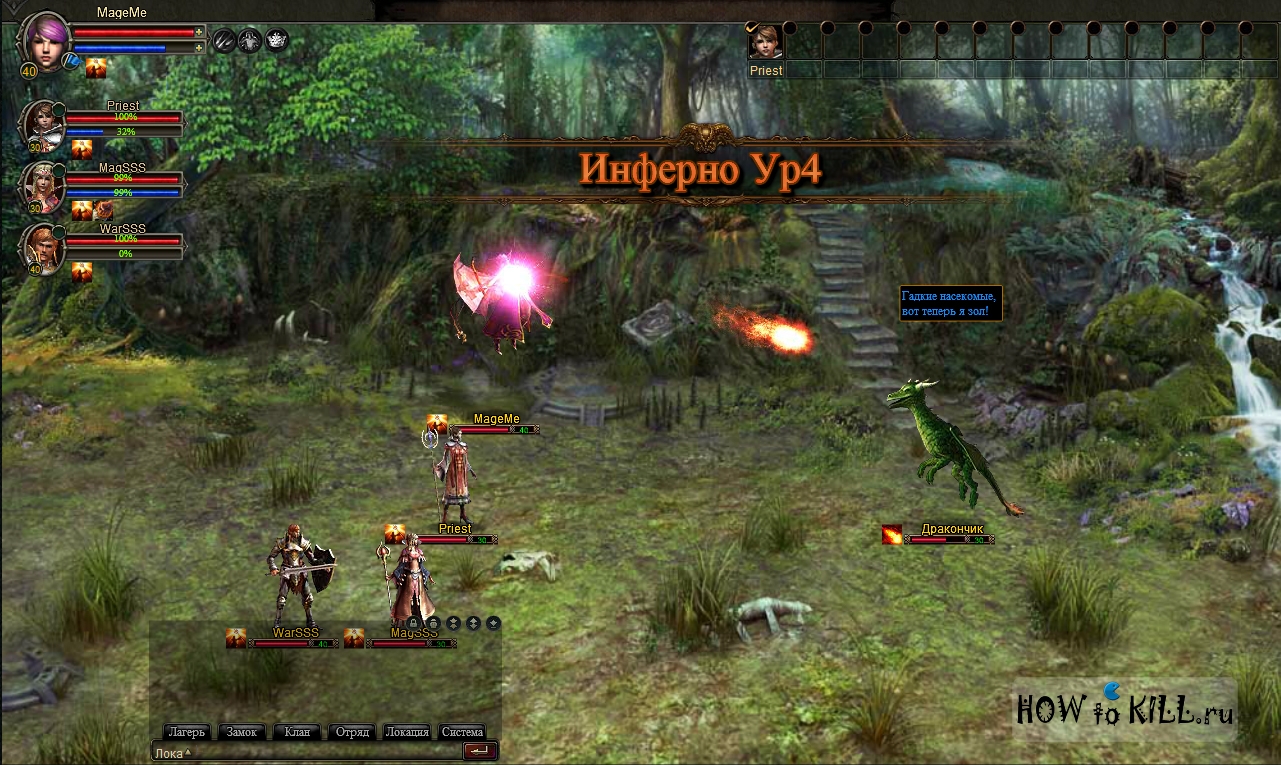The image size is (1281, 765).
Task: Select the Priest party member frame
Action: tap(45, 124)
